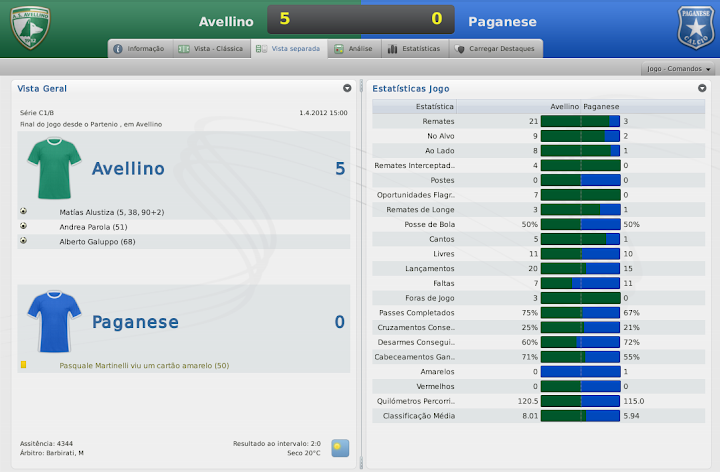The width and height of the screenshot is (720, 472).
Task: Open the Análise tab
Action: click(354, 48)
